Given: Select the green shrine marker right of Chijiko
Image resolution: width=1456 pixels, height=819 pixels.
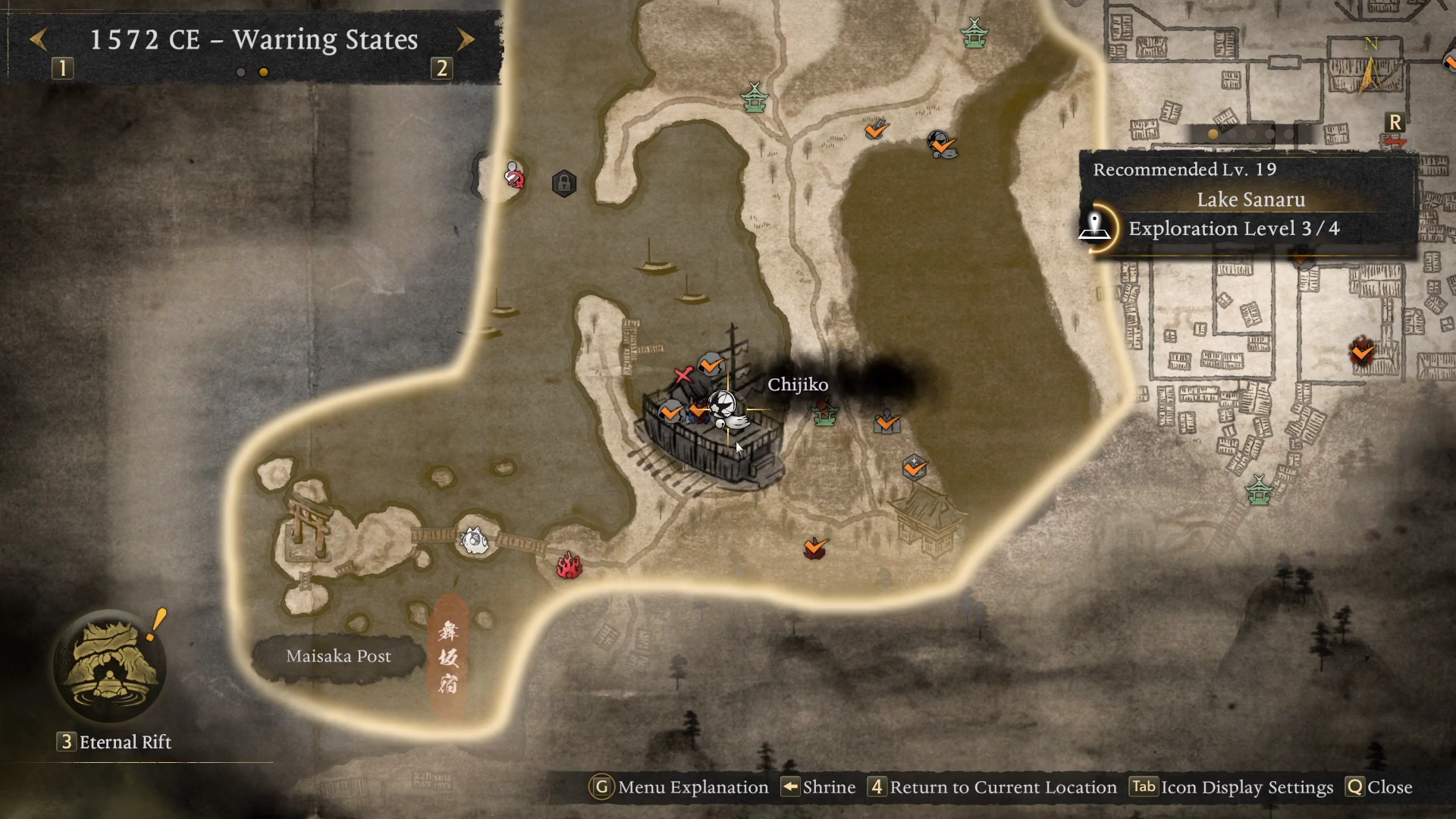Looking at the screenshot, I should point(825,414).
